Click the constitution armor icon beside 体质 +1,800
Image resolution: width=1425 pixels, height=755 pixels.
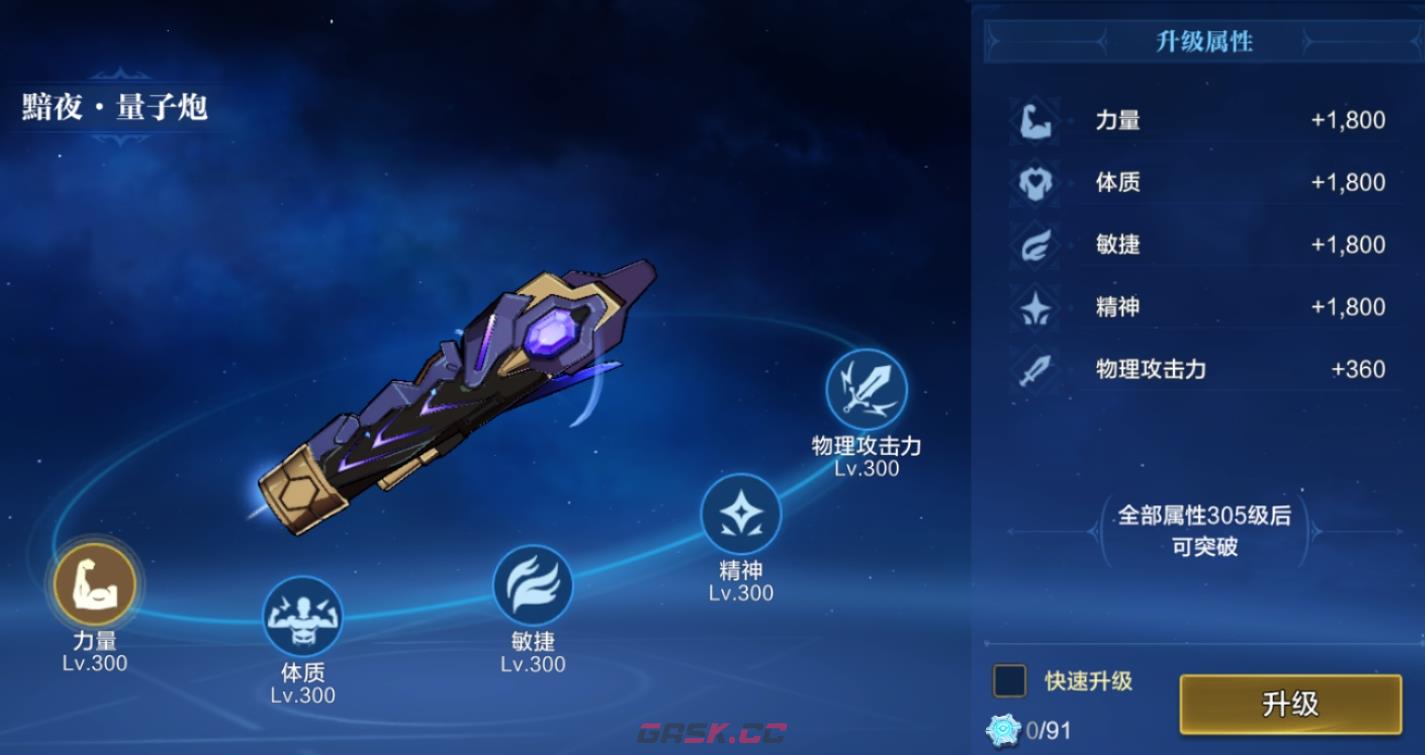tap(1035, 182)
